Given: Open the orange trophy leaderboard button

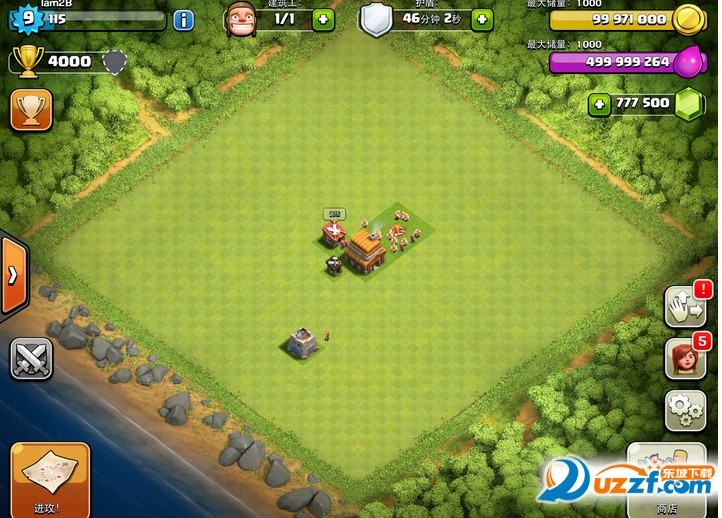Looking at the screenshot, I should pos(31,110).
